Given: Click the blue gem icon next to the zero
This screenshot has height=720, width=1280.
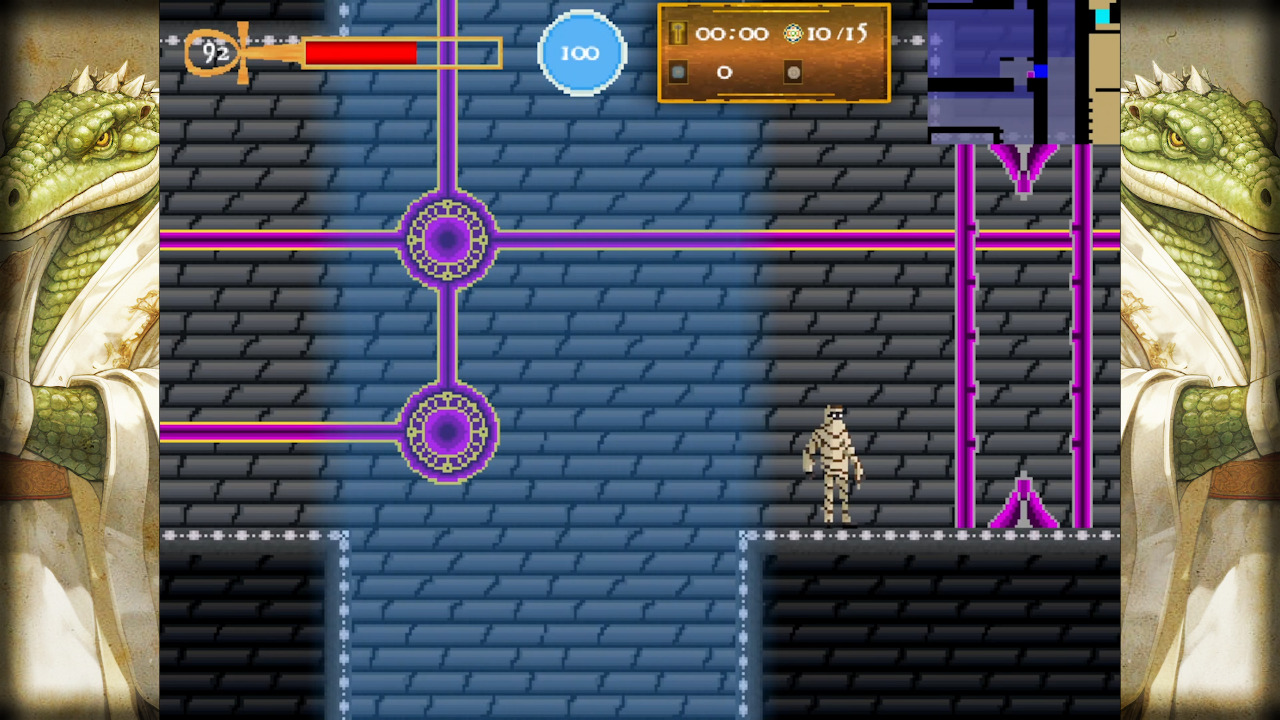Looking at the screenshot, I should [x=678, y=71].
